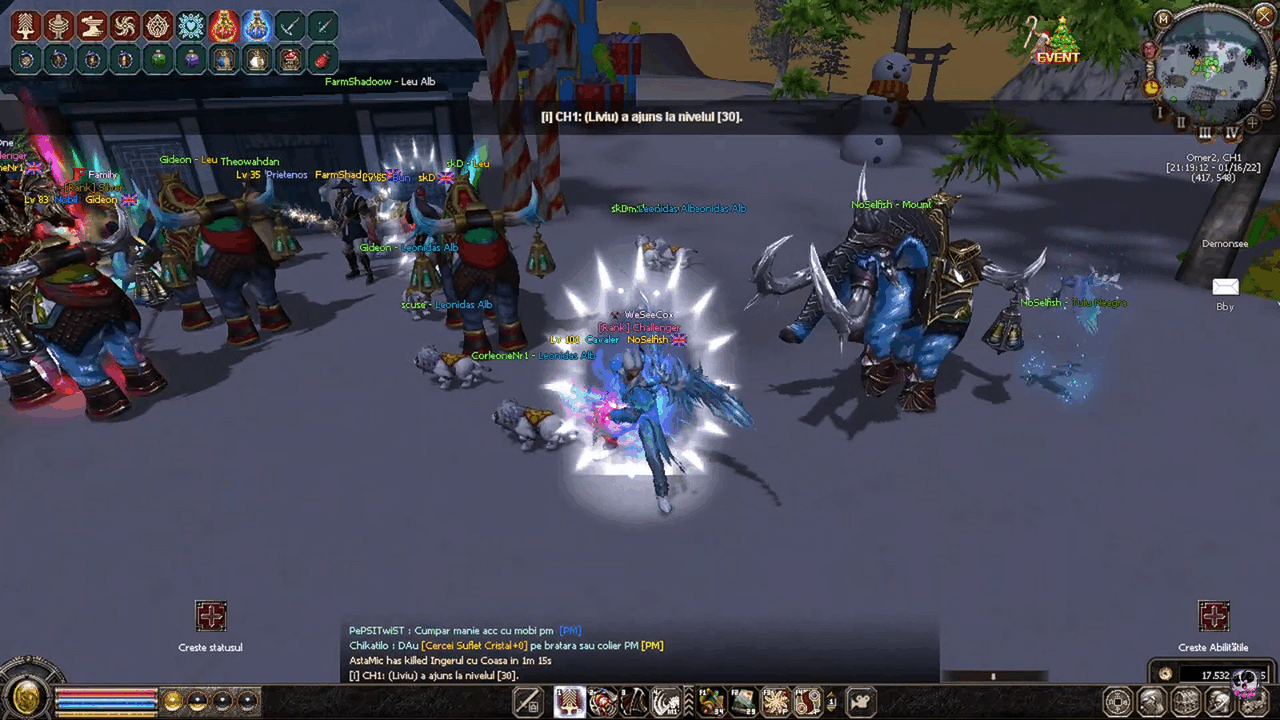This screenshot has width=1280, height=720.
Task: Open the inventory chest icon in bottom menu
Action: coord(1186,702)
